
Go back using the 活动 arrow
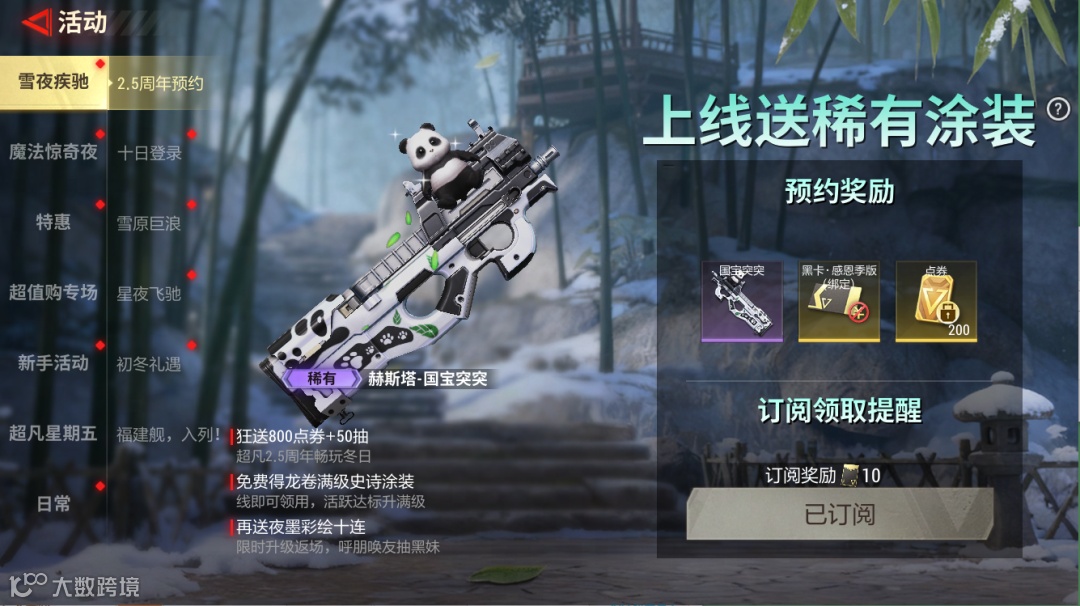point(38,22)
